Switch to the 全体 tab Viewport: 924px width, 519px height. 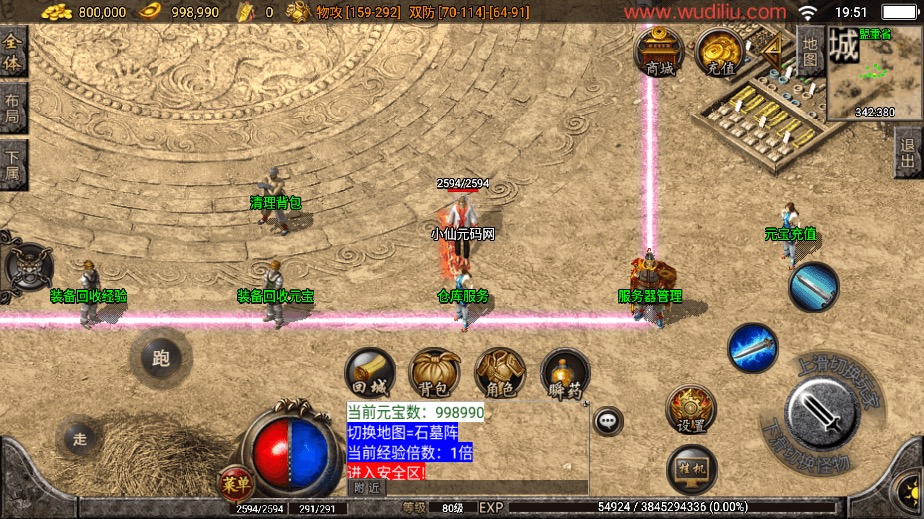pyautogui.click(x=12, y=50)
